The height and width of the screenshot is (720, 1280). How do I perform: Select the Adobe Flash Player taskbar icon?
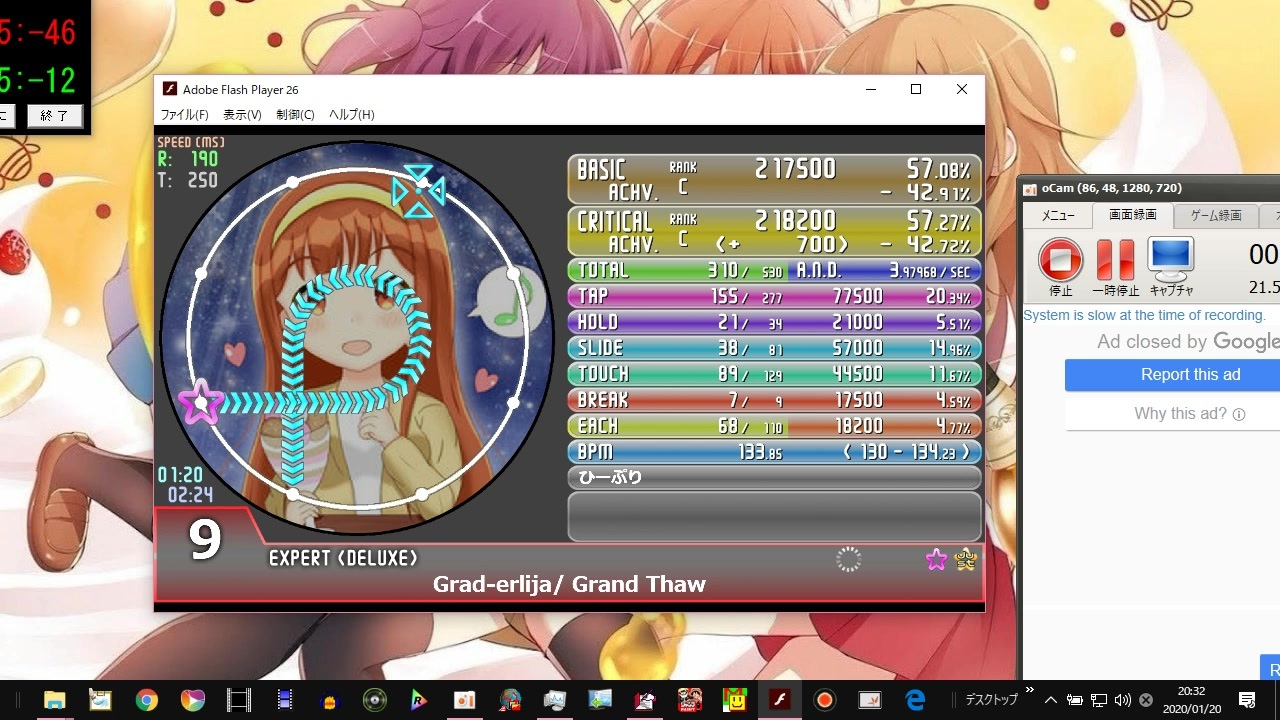[x=779, y=699]
